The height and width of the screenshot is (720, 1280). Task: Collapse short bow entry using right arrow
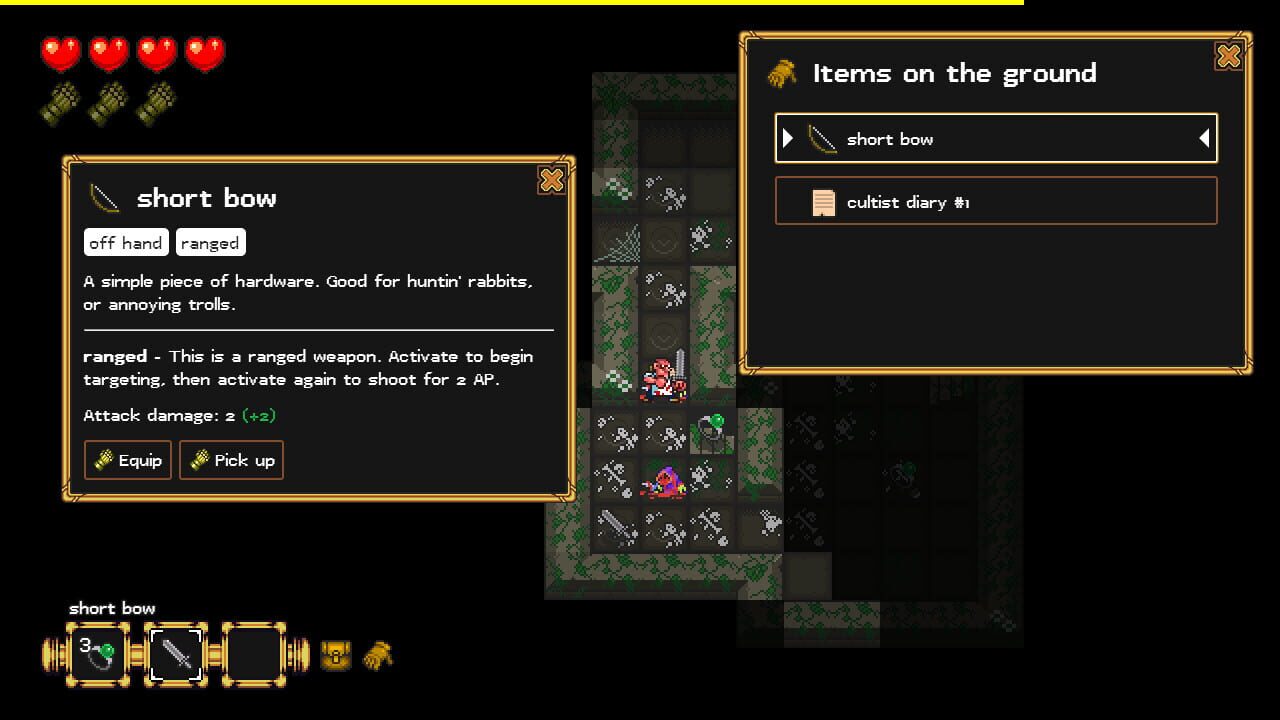click(x=1204, y=138)
